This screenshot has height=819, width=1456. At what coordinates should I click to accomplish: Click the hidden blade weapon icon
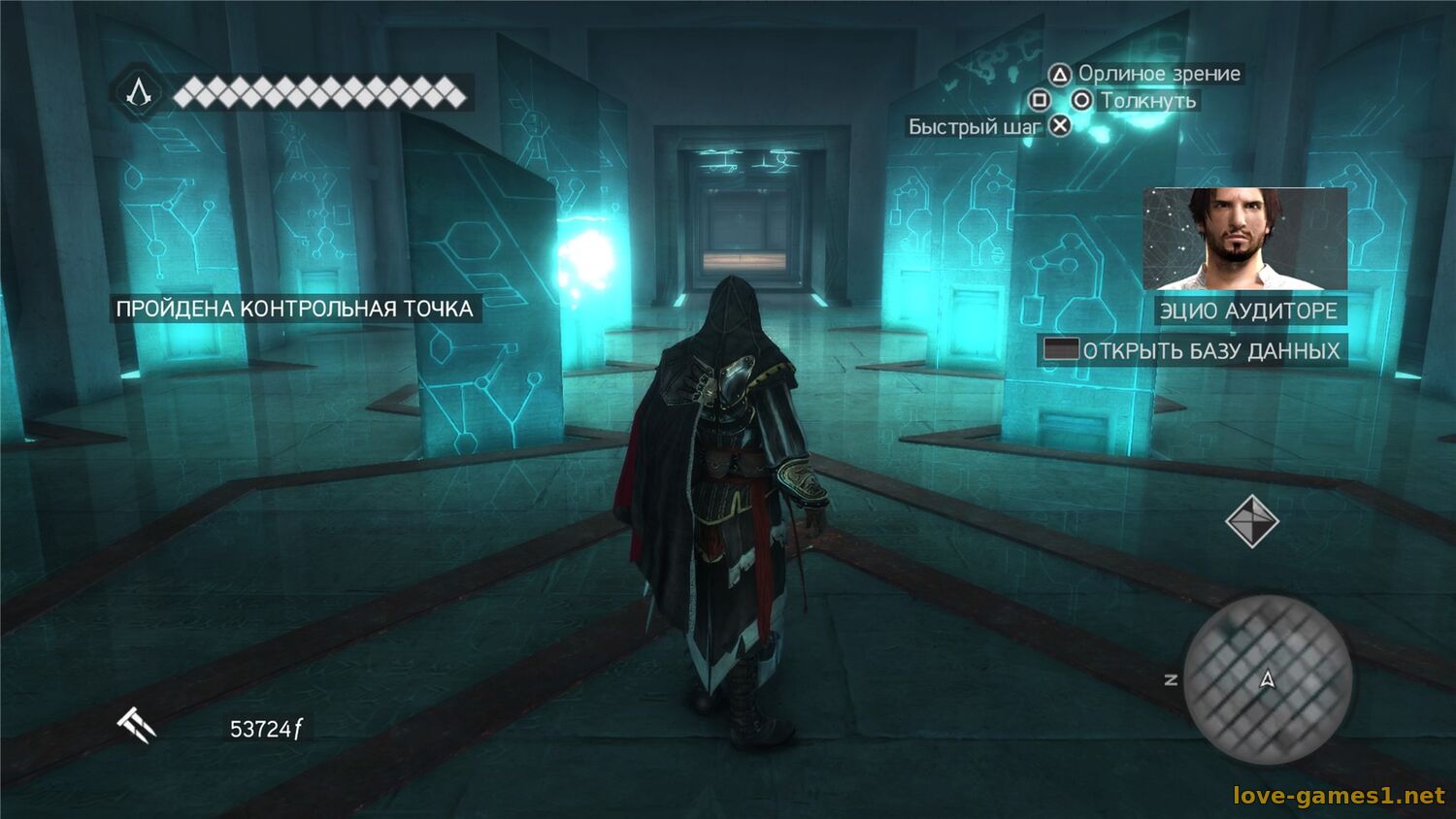point(137,725)
